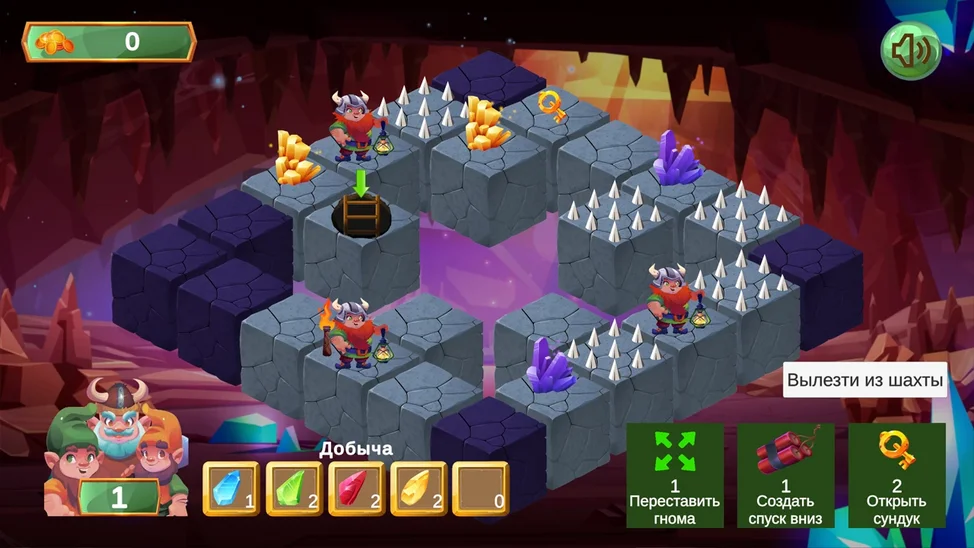Select the blue crystal loot slot
Viewport: 974px width, 548px height.
[231, 488]
